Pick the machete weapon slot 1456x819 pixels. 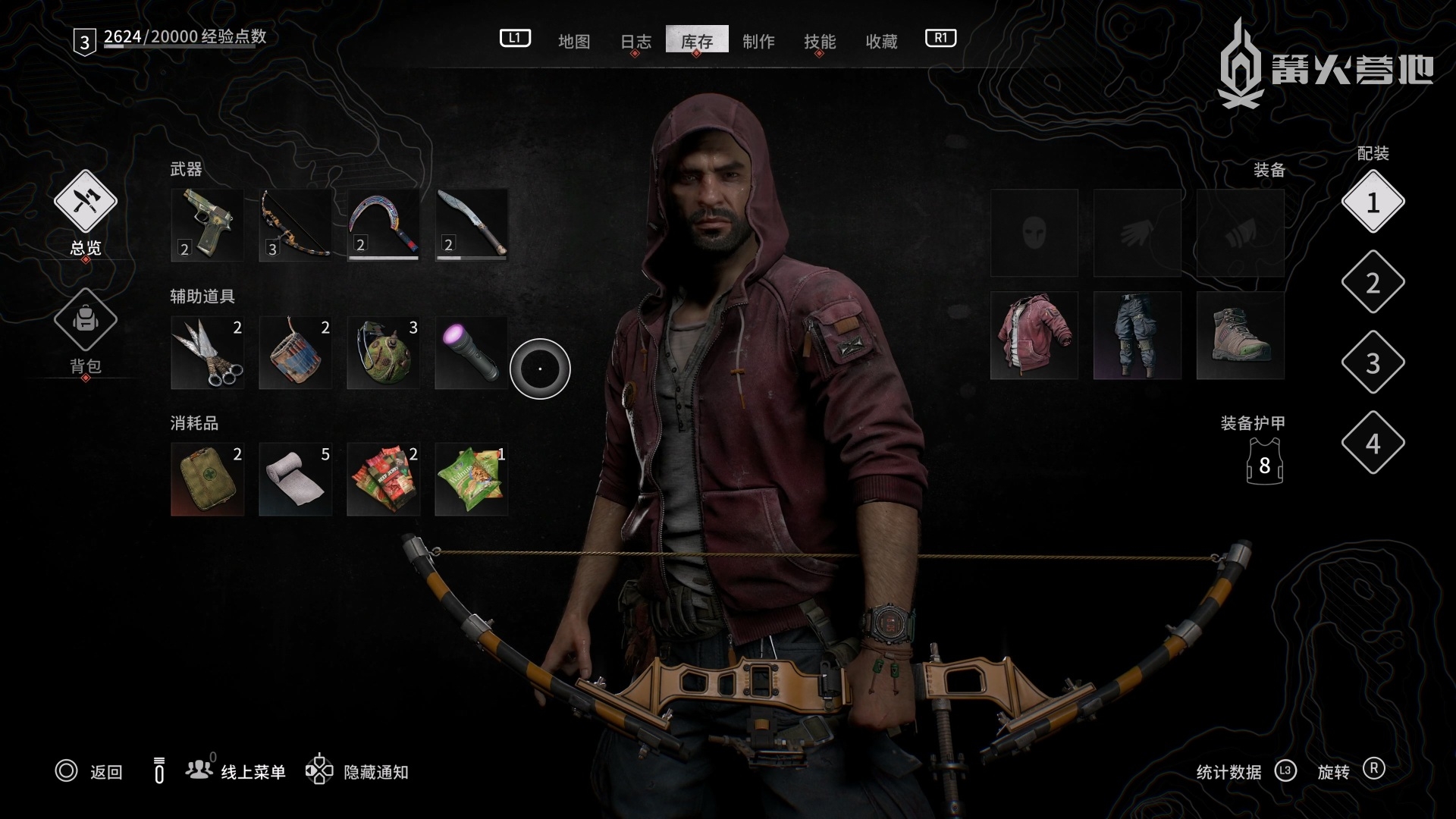471,225
